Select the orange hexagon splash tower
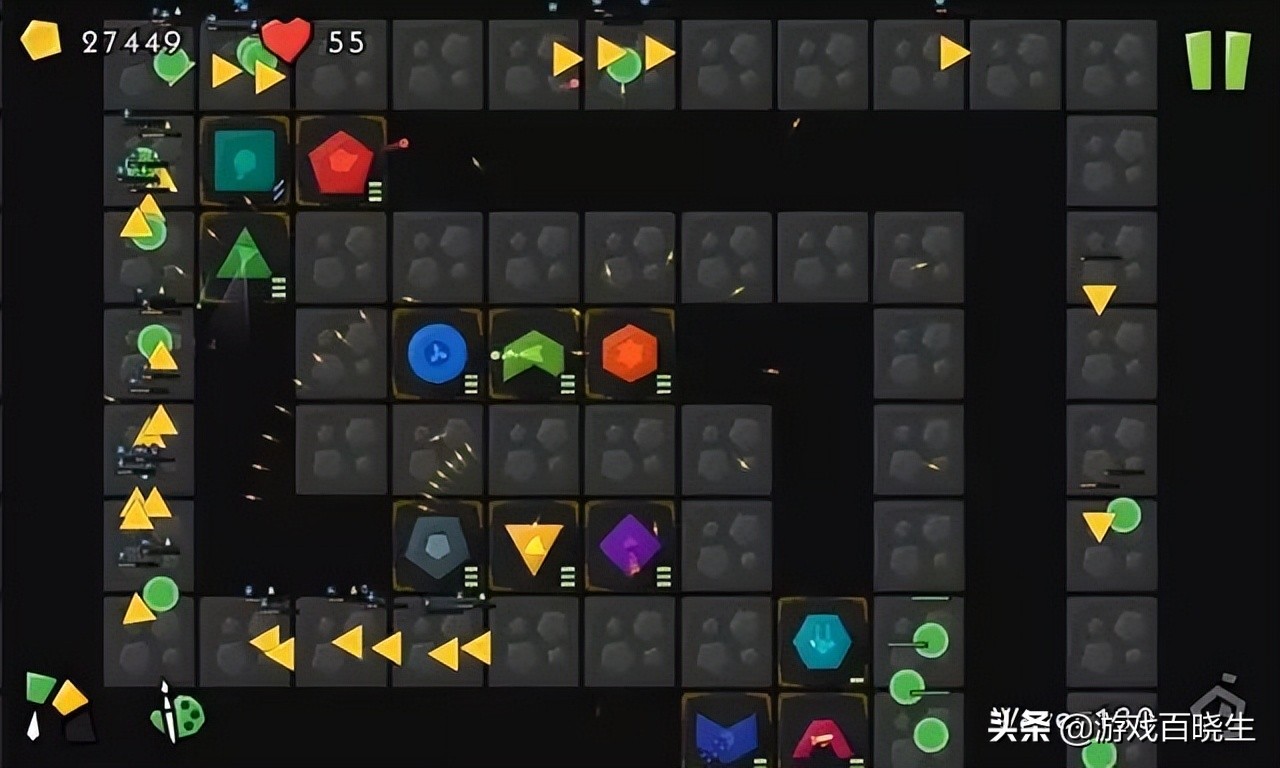This screenshot has width=1280, height=768. 630,350
